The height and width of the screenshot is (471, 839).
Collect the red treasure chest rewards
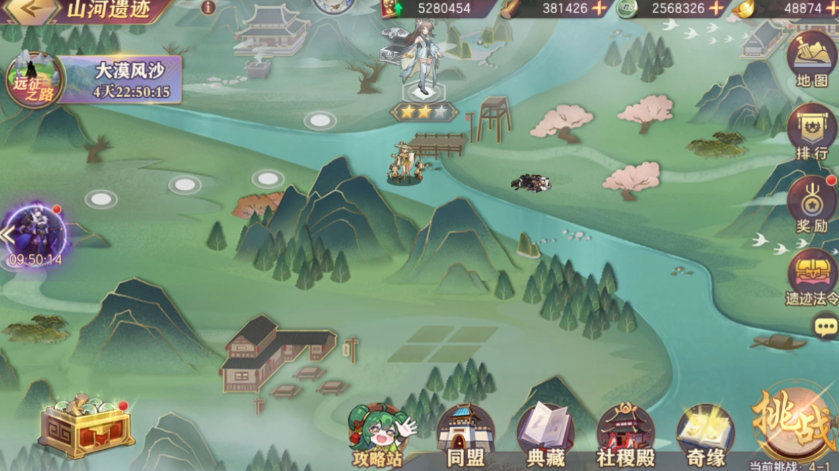click(86, 428)
